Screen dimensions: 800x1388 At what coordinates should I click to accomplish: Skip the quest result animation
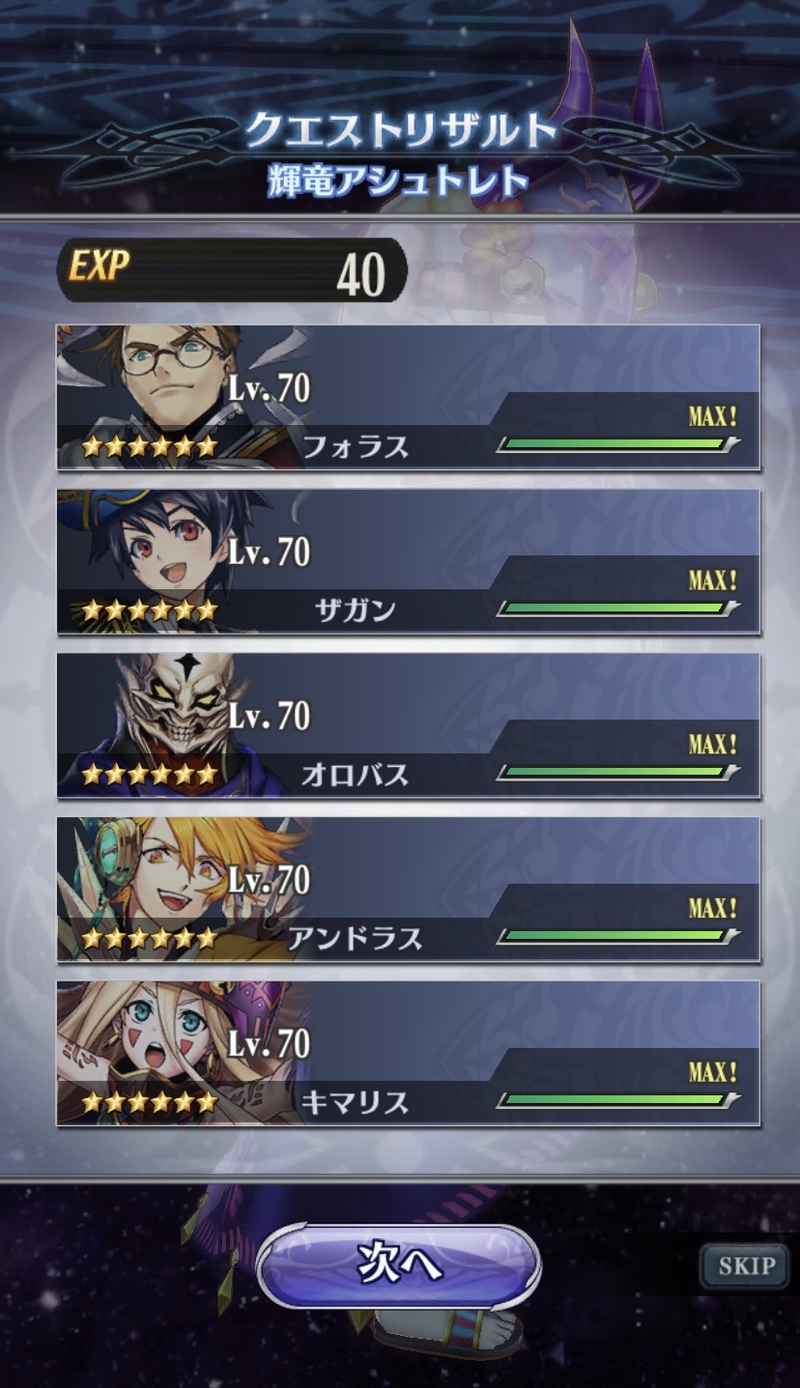pyautogui.click(x=746, y=1266)
